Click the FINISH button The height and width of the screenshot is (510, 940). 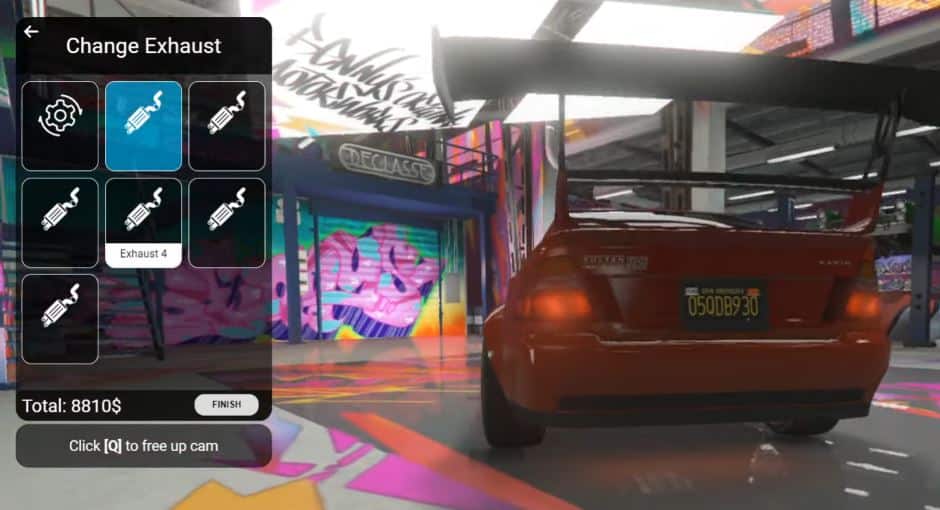click(x=226, y=404)
